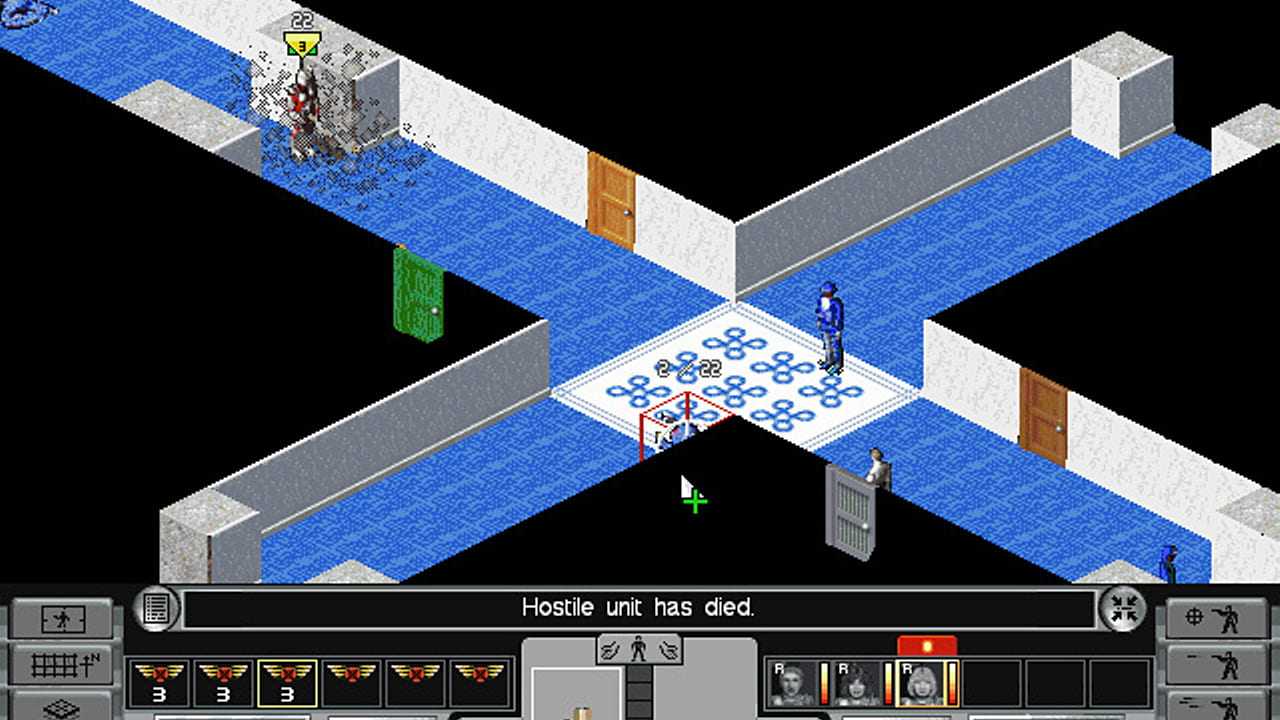The image size is (1280, 720).
Task: Click the map level layers button
Action: [62, 706]
